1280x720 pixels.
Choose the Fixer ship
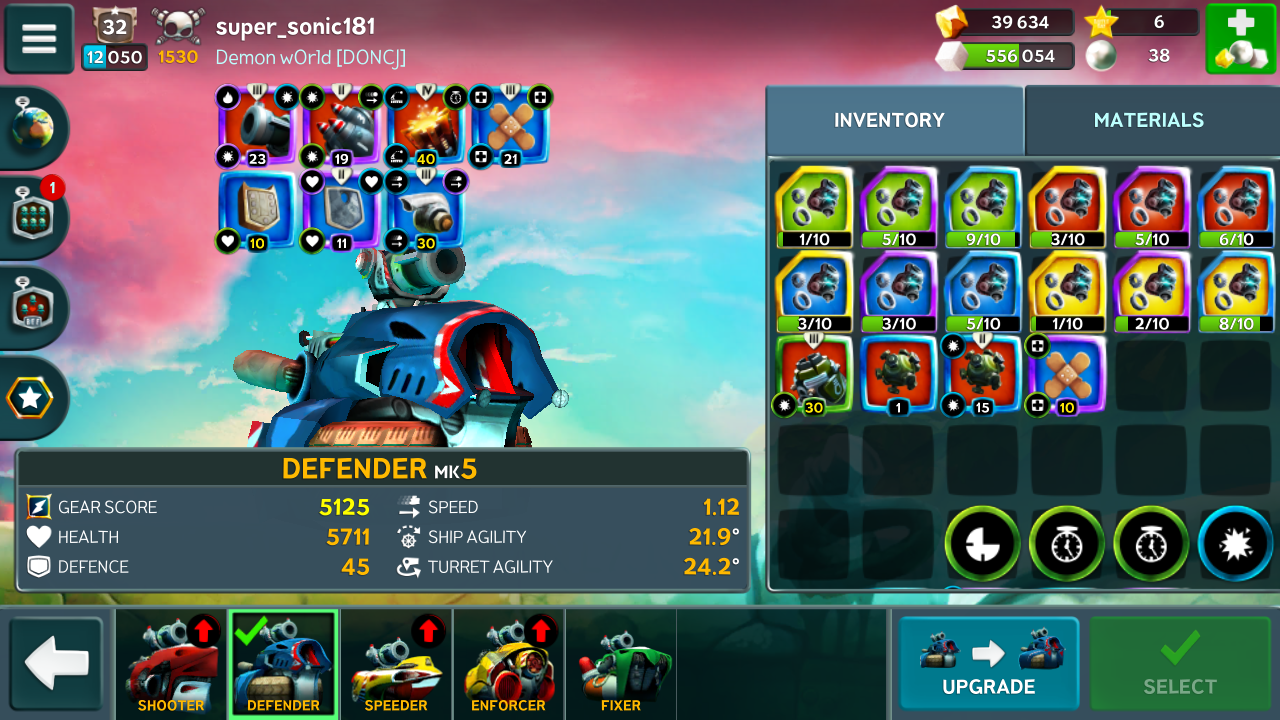[620, 664]
